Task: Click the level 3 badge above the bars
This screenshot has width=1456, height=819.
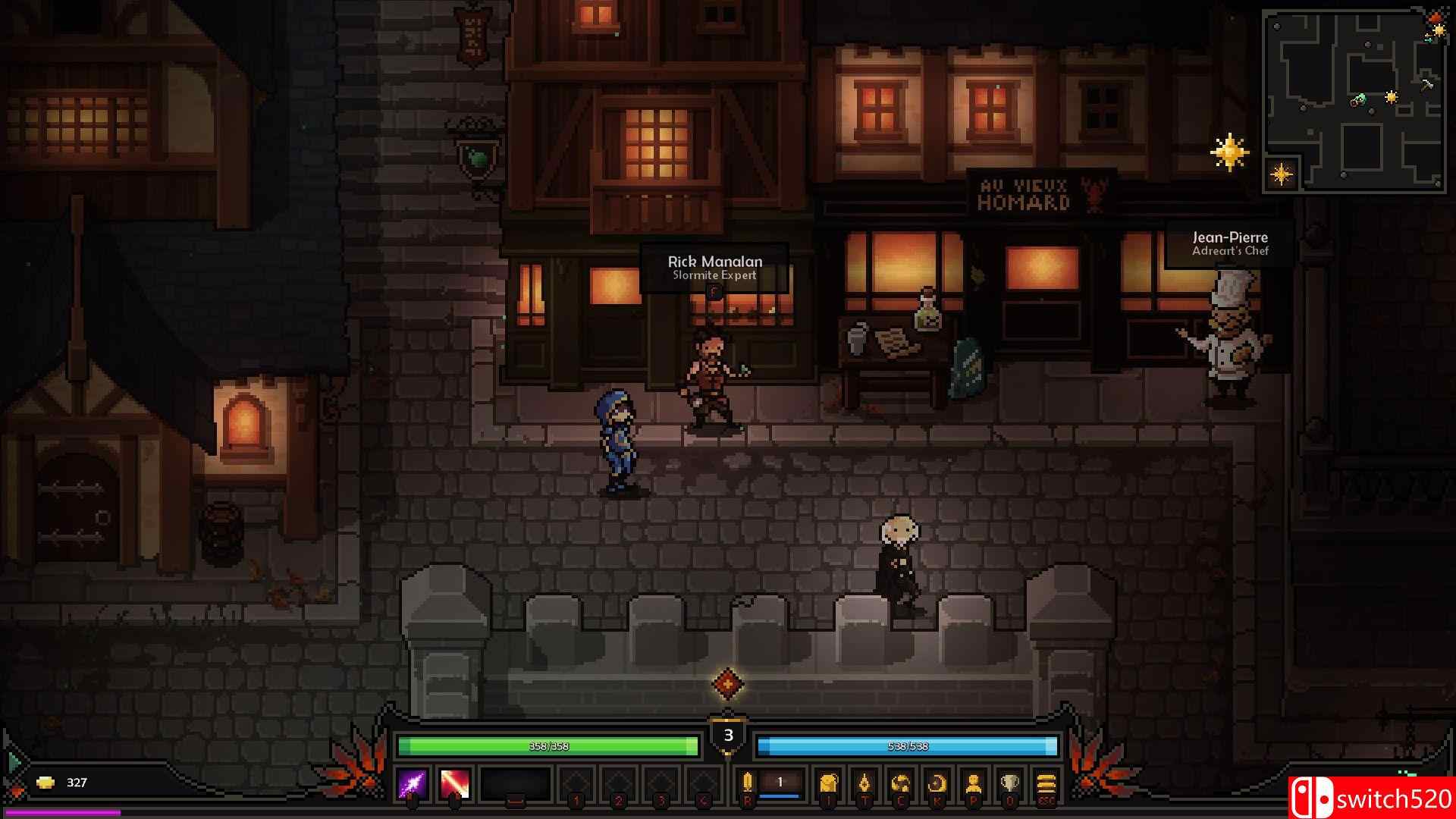Action: [728, 734]
